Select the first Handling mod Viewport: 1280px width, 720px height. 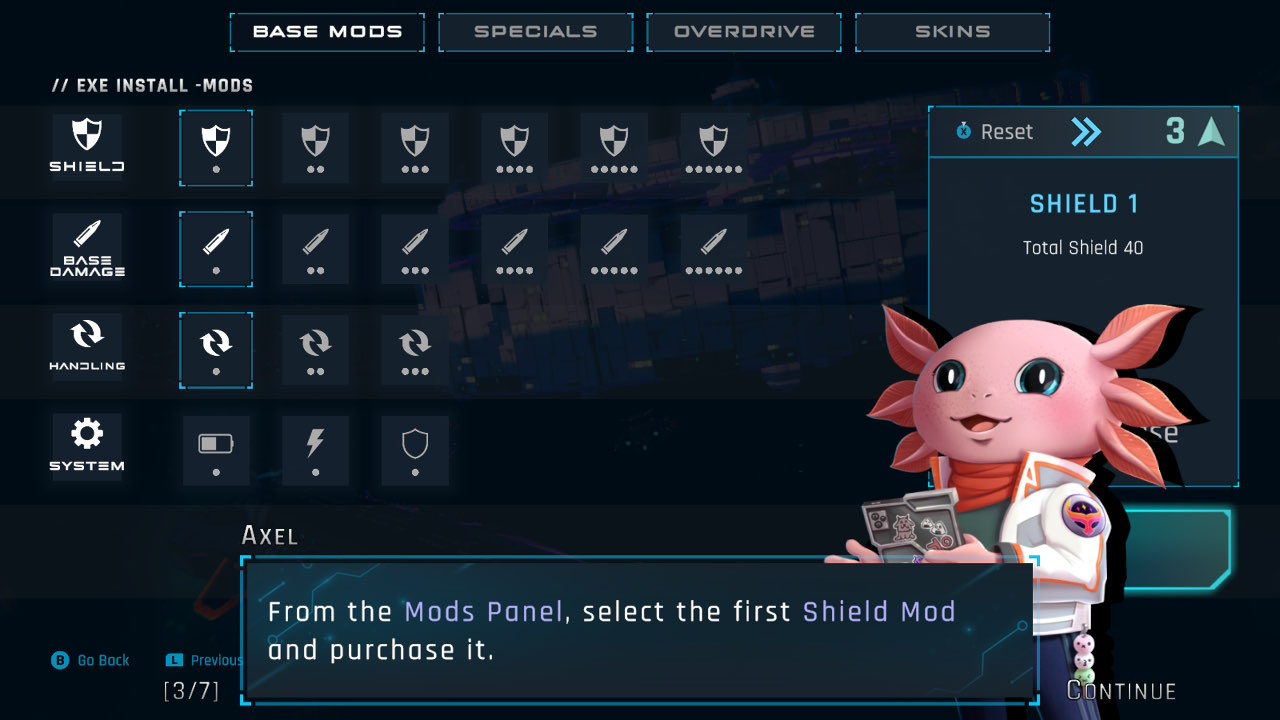(216, 349)
